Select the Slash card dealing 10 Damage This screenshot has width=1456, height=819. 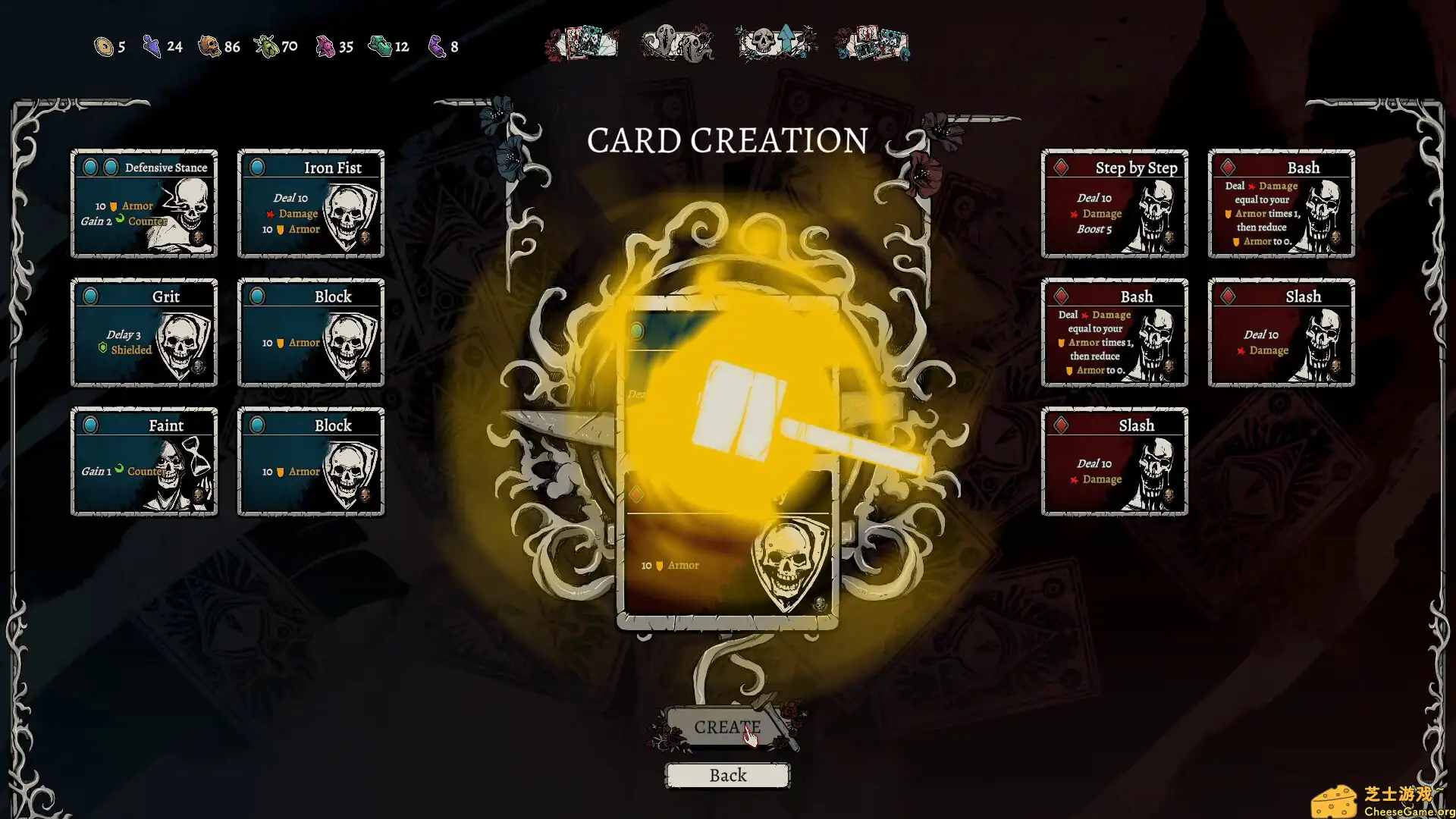[x=1281, y=334]
